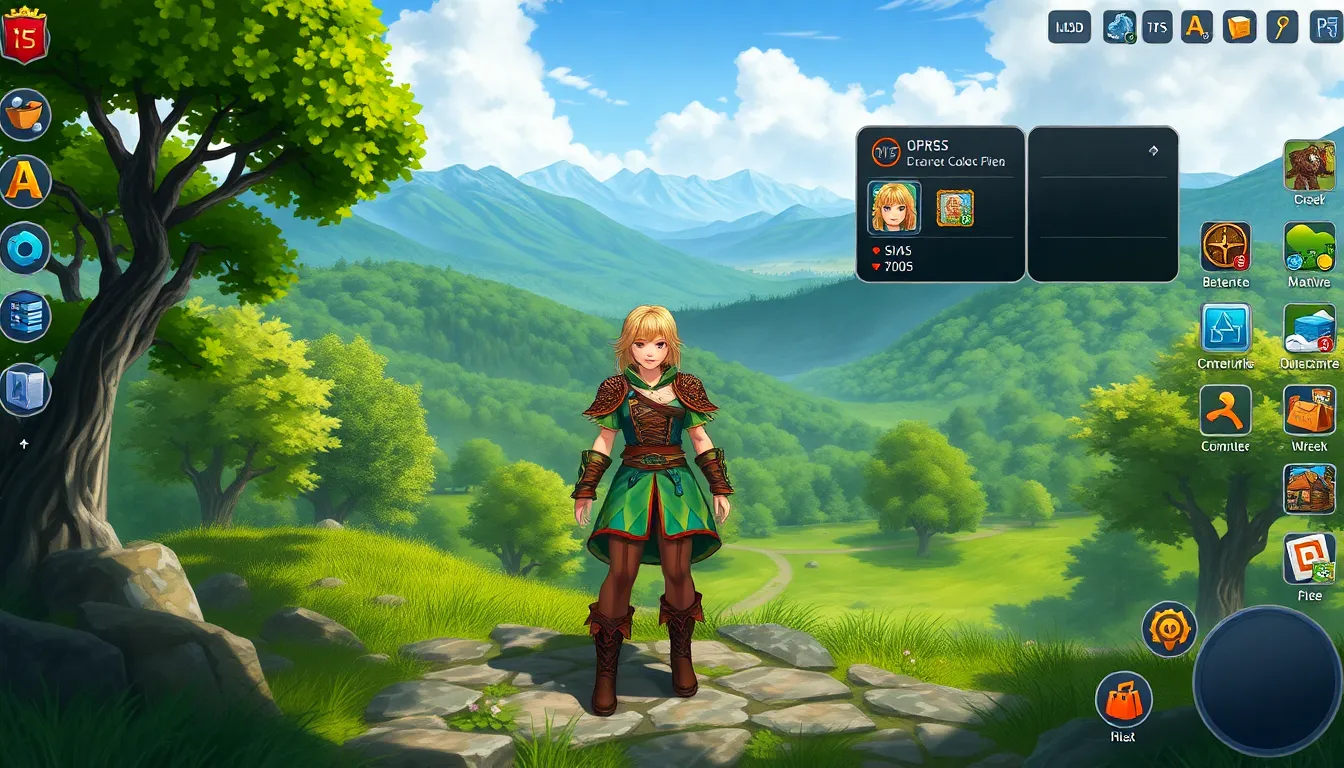
Task: Select the Manvre green icon
Action: [1309, 247]
